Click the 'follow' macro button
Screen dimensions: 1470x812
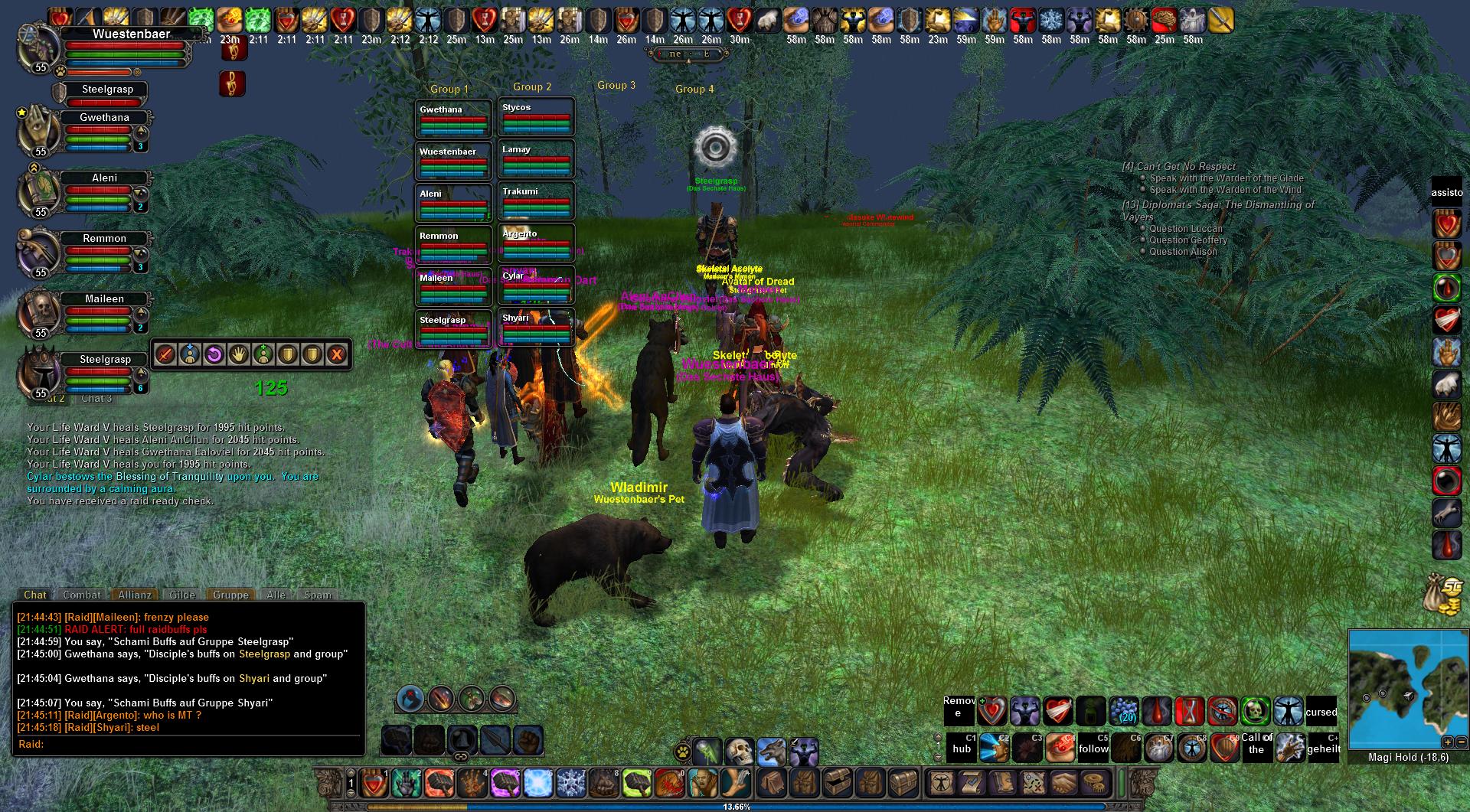(x=1093, y=748)
